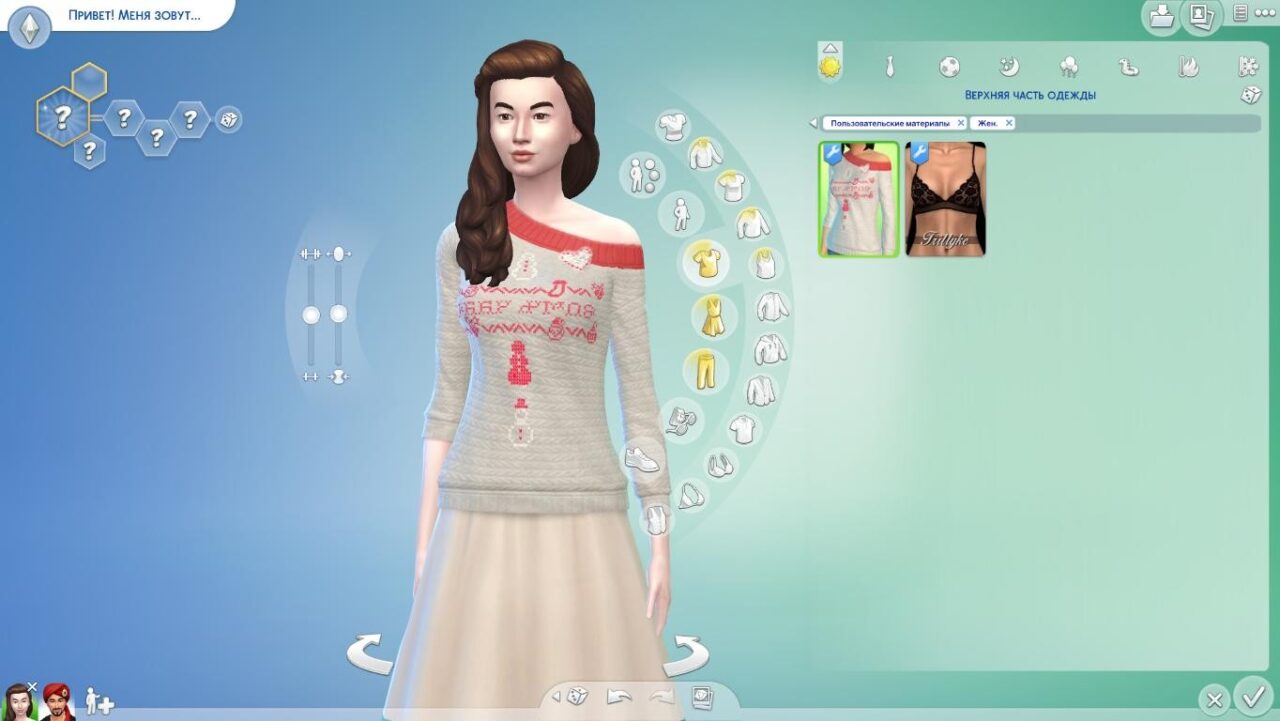The image size is (1280, 721).
Task: Remove the "Пользовательские материалы" filter tag
Action: pyautogui.click(x=961, y=123)
